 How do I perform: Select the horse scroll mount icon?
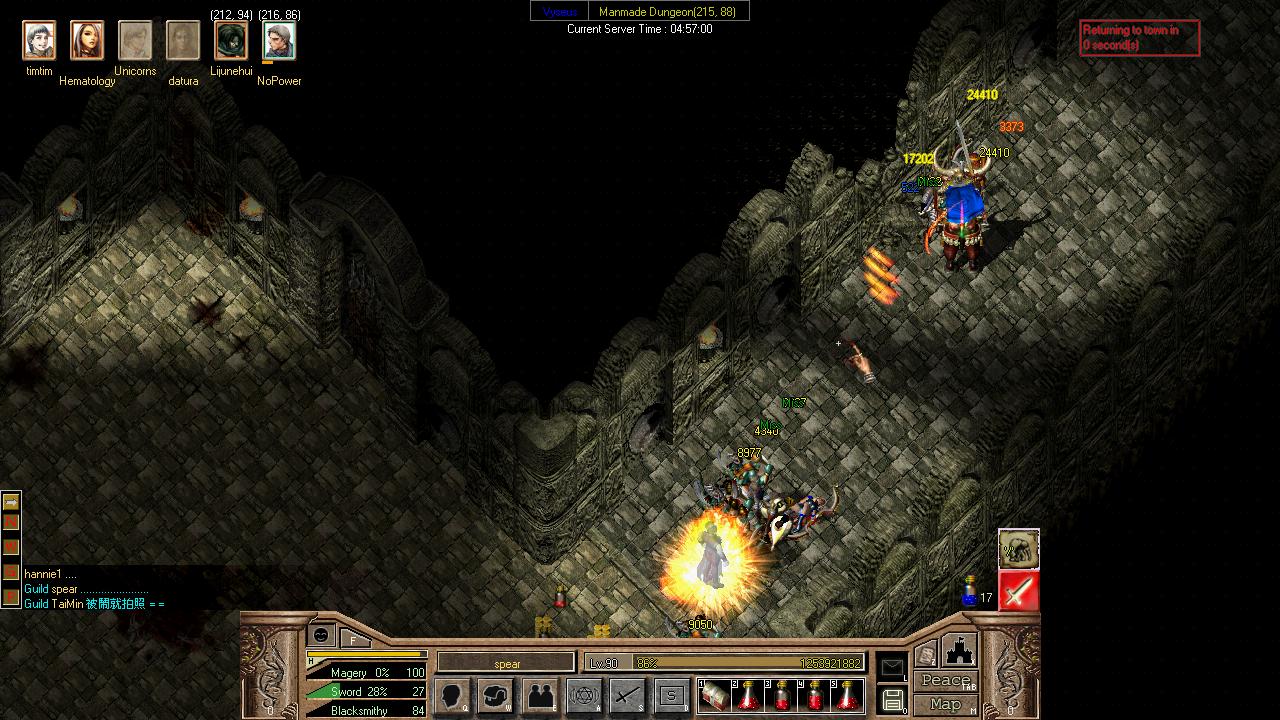tap(1018, 549)
